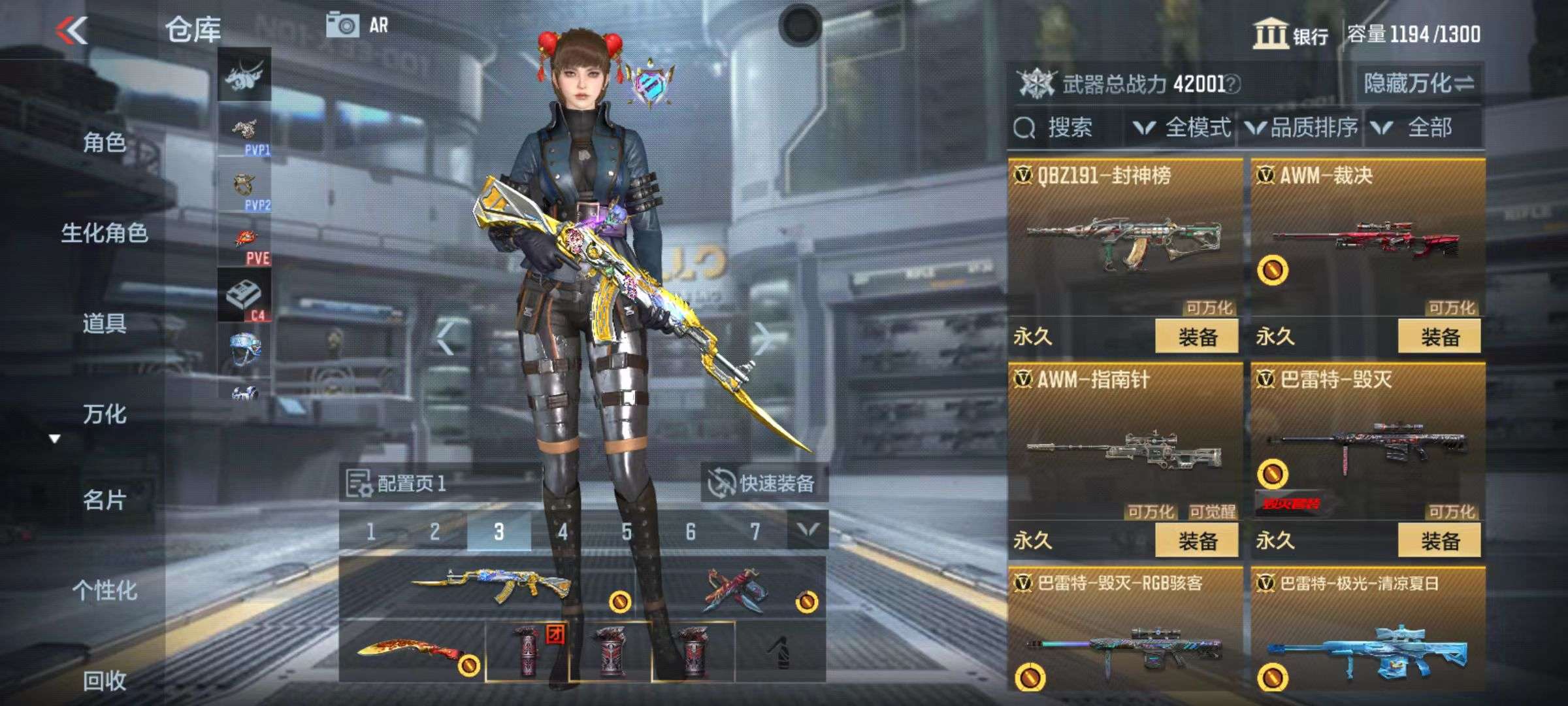Open 快速装备 quick equip
This screenshot has height=706, width=1568.
tap(763, 484)
